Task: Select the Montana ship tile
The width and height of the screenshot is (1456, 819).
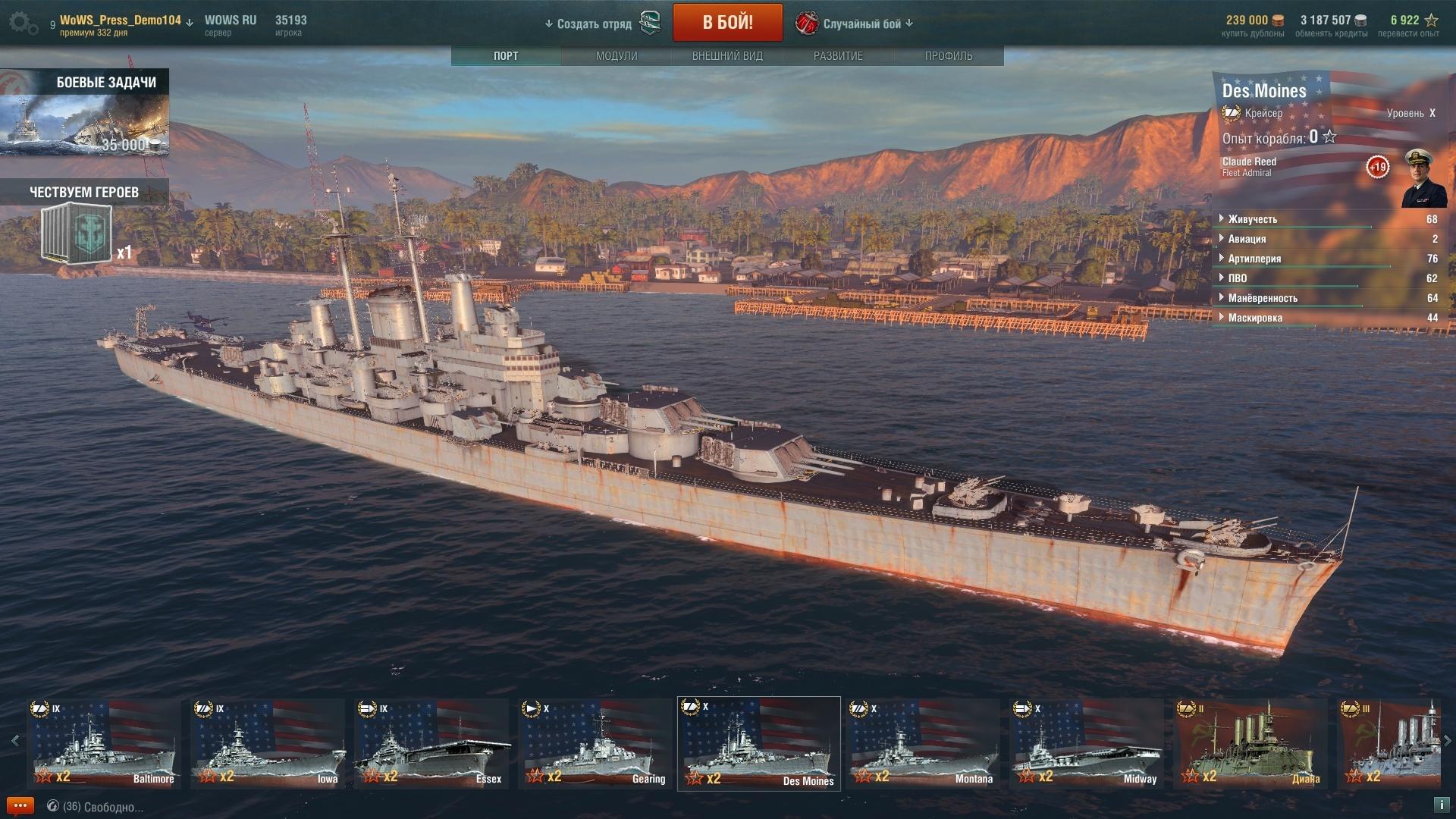Action: click(x=923, y=743)
